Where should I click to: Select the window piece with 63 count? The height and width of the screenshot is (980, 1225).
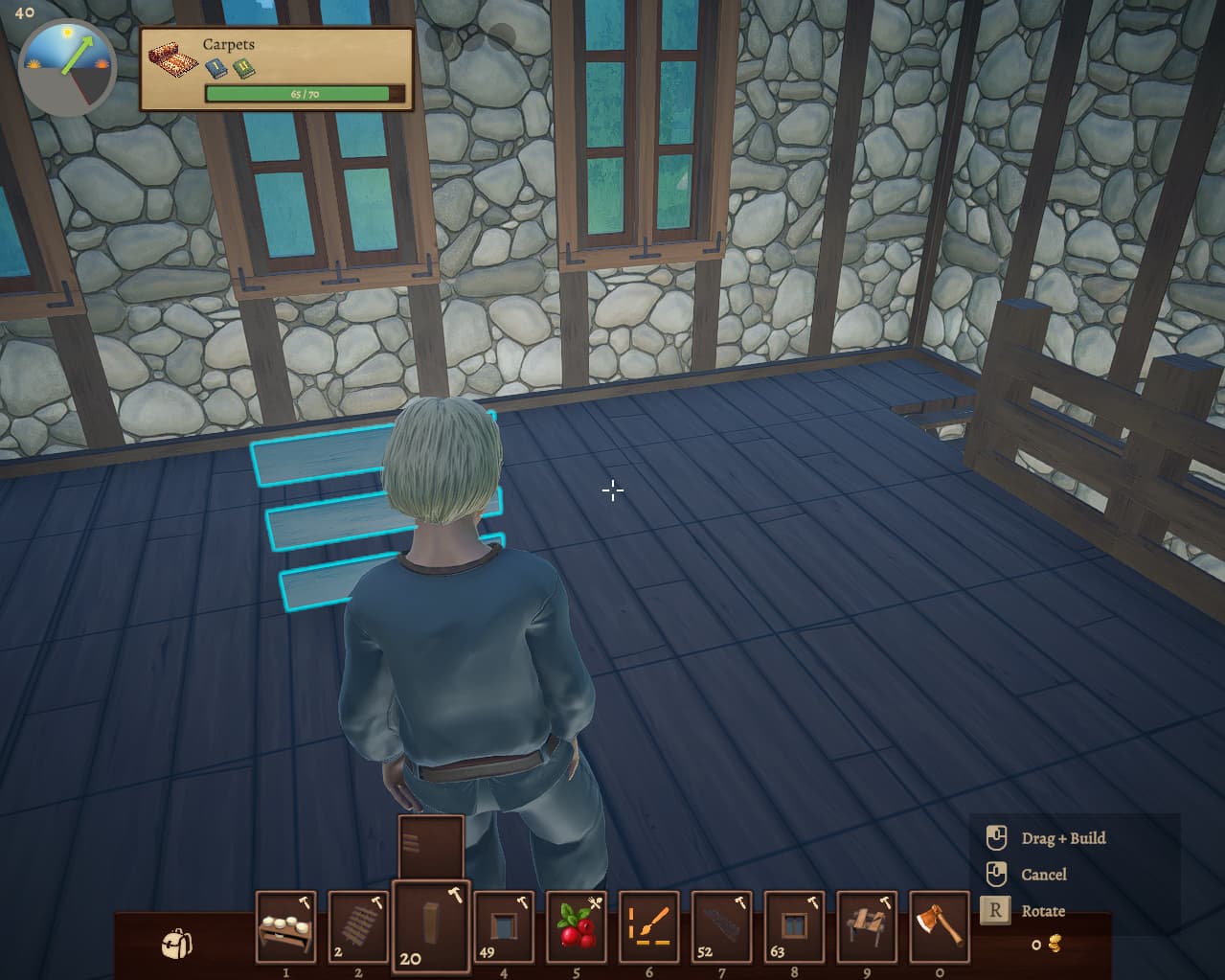(x=795, y=926)
